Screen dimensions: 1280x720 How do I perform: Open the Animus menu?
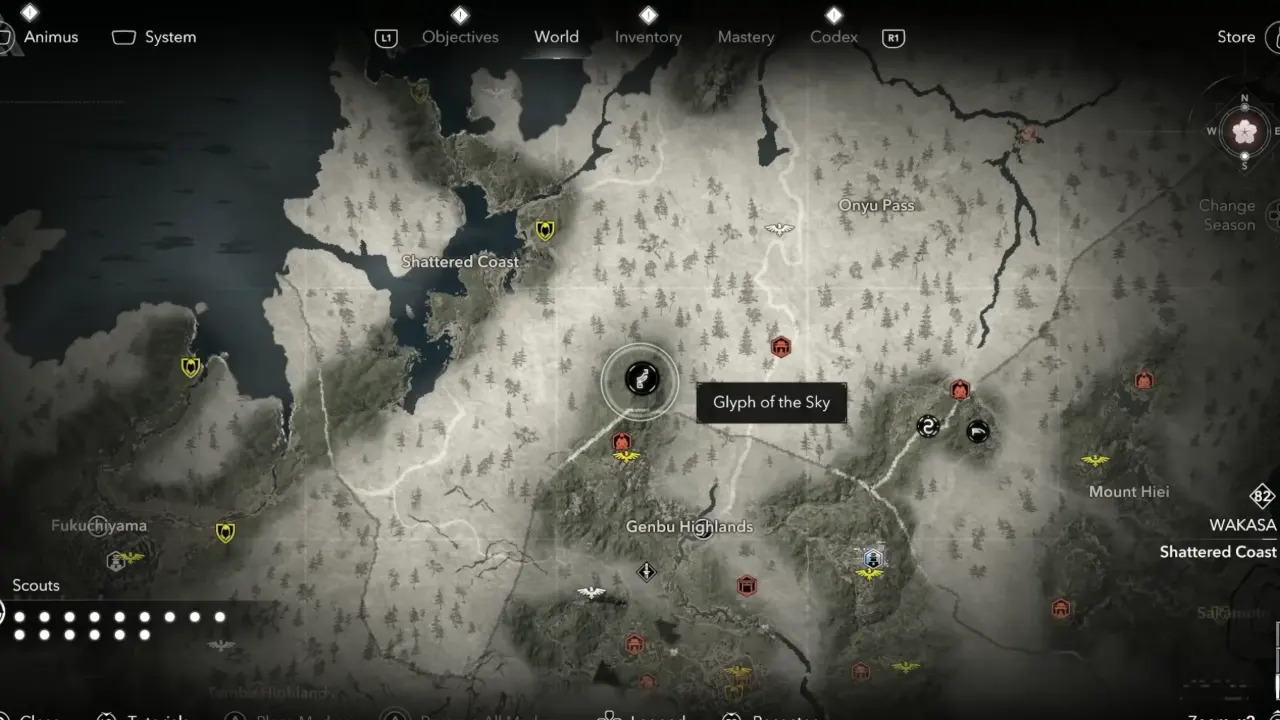(x=50, y=37)
